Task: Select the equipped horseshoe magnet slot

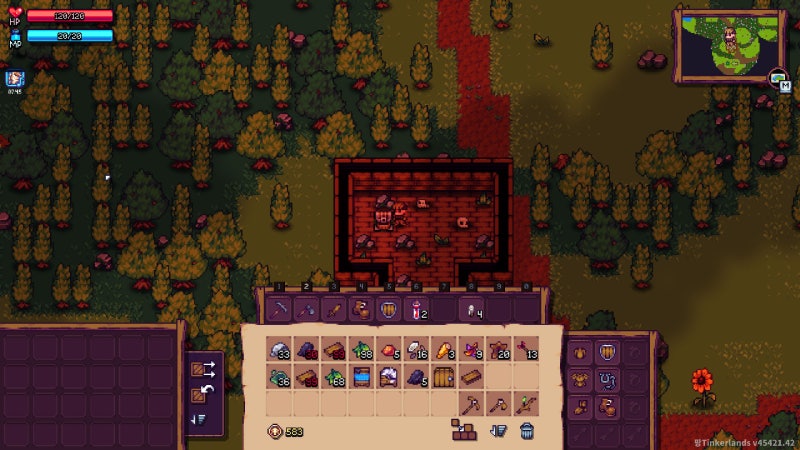Action: point(606,380)
